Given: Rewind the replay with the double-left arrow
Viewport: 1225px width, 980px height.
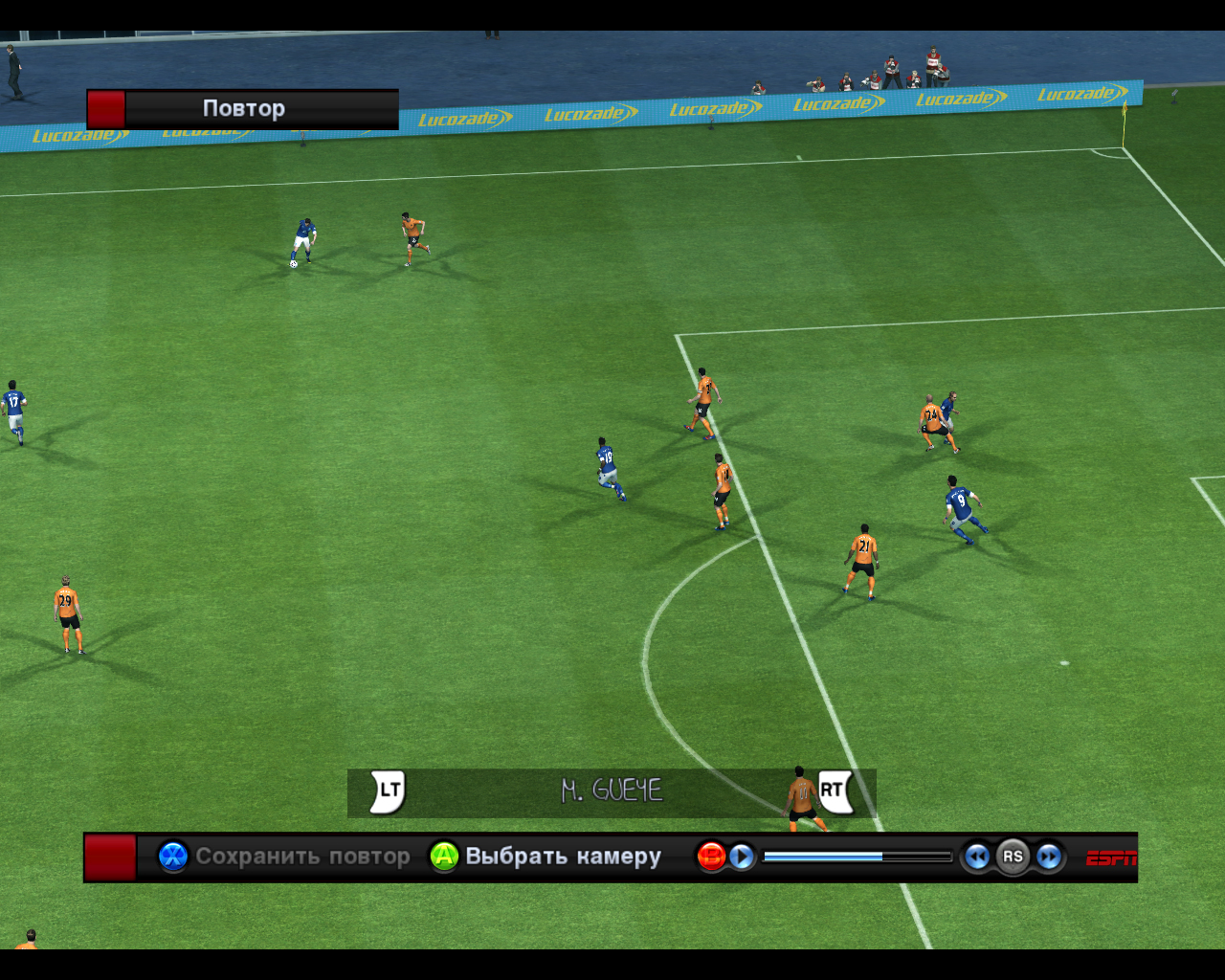Looking at the screenshot, I should pos(976,857).
